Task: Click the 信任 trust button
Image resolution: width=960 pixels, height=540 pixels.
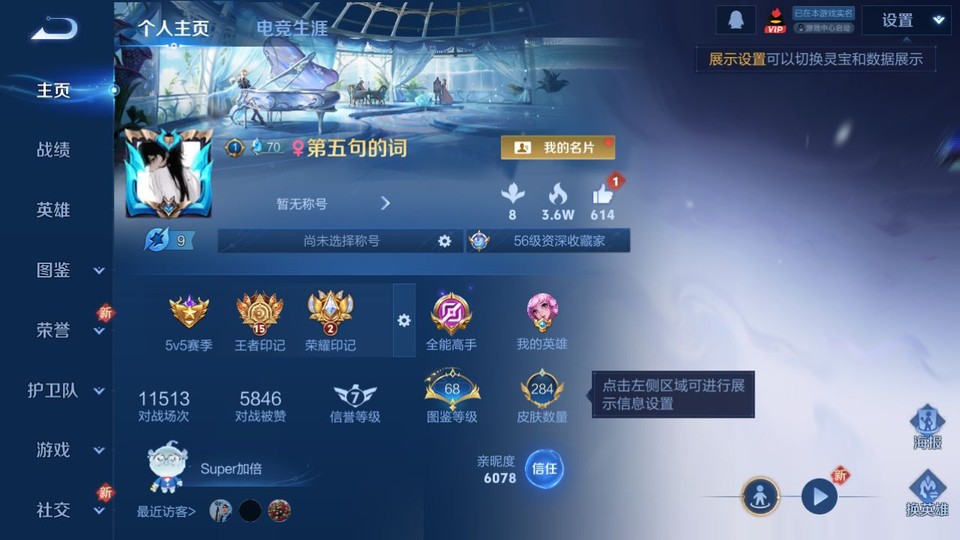Action: pyautogui.click(x=544, y=469)
